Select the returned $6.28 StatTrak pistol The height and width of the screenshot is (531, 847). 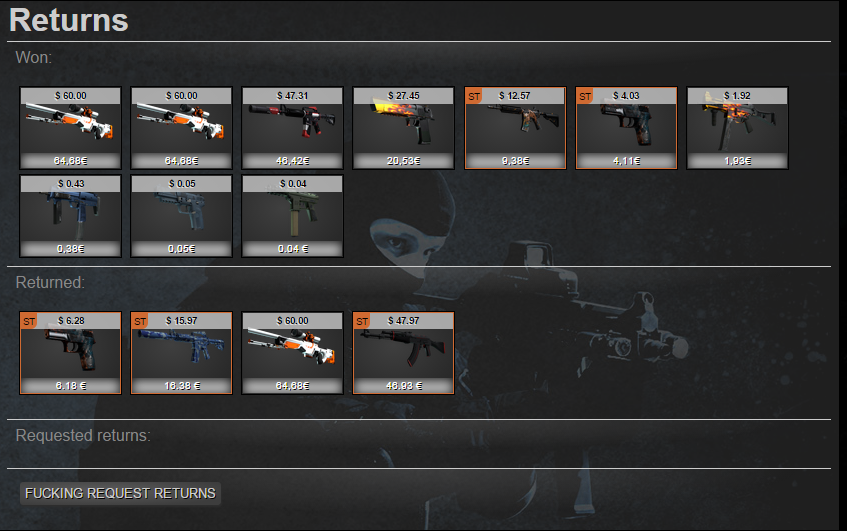point(71,352)
